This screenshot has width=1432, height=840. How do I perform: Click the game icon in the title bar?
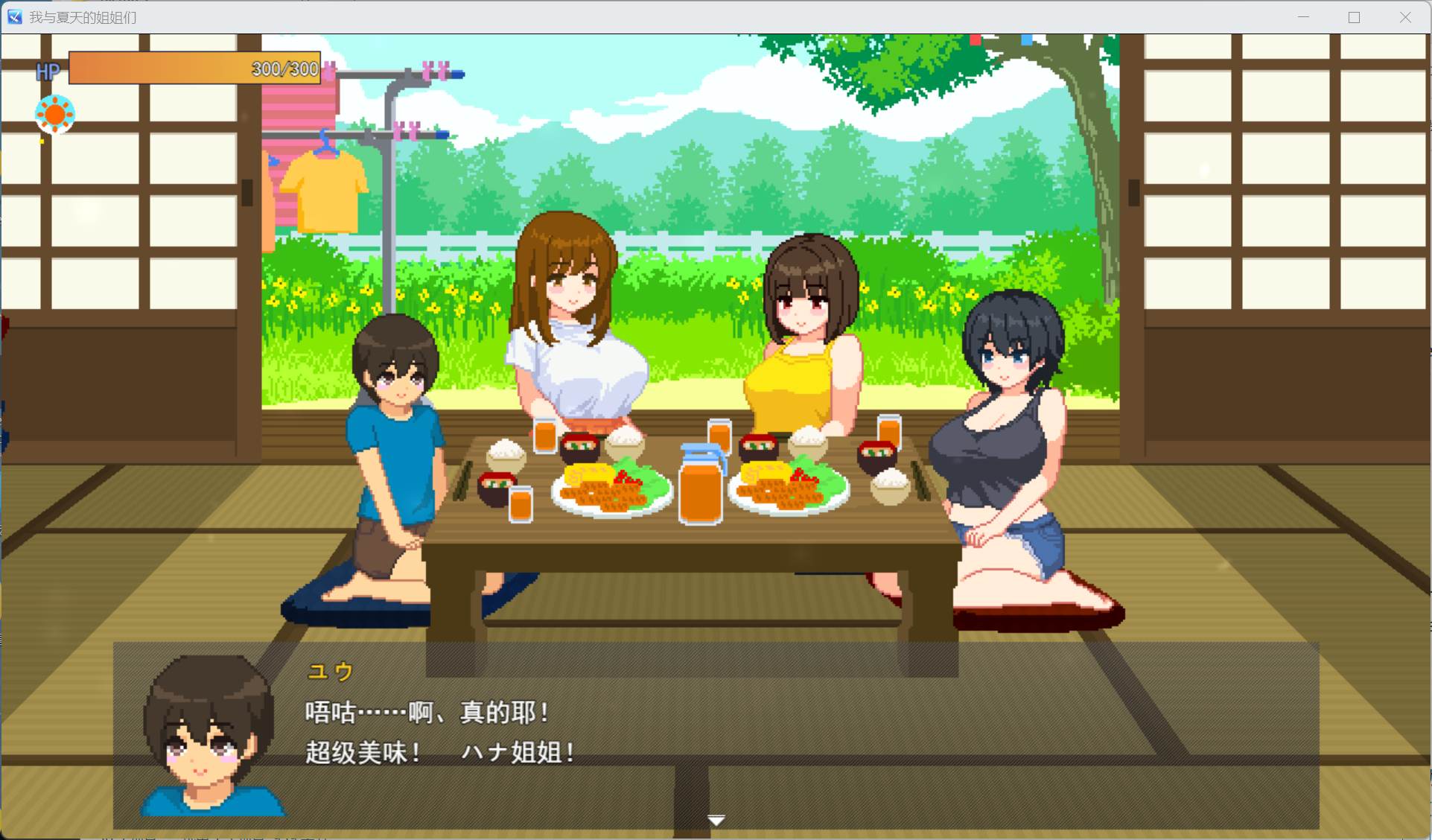(x=15, y=16)
